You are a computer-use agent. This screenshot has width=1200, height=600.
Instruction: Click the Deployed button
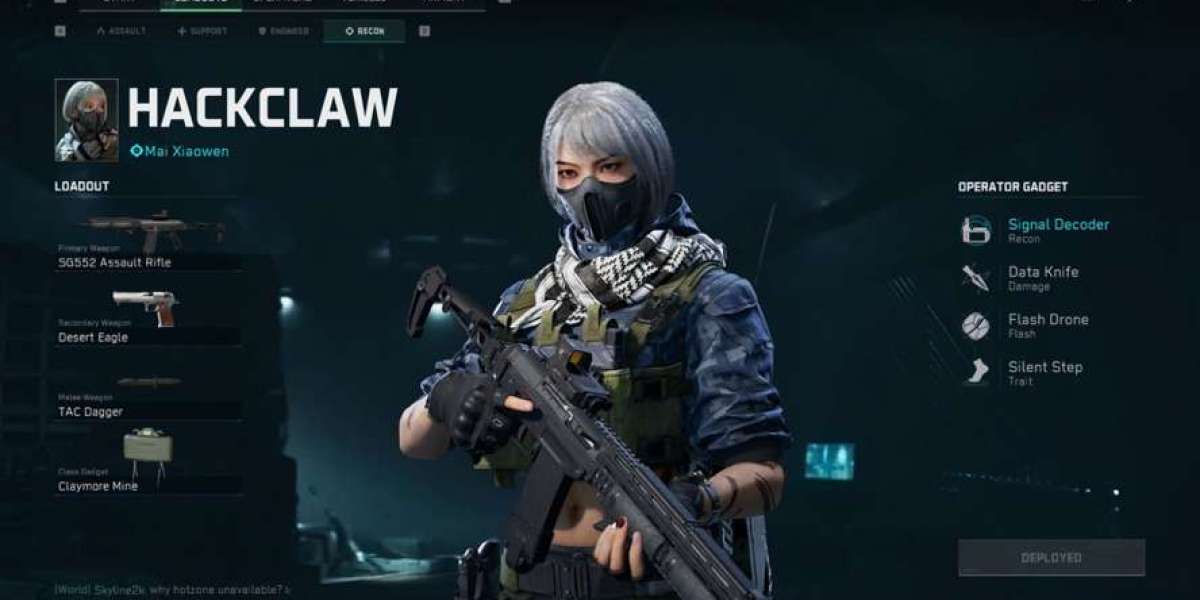pos(1051,557)
